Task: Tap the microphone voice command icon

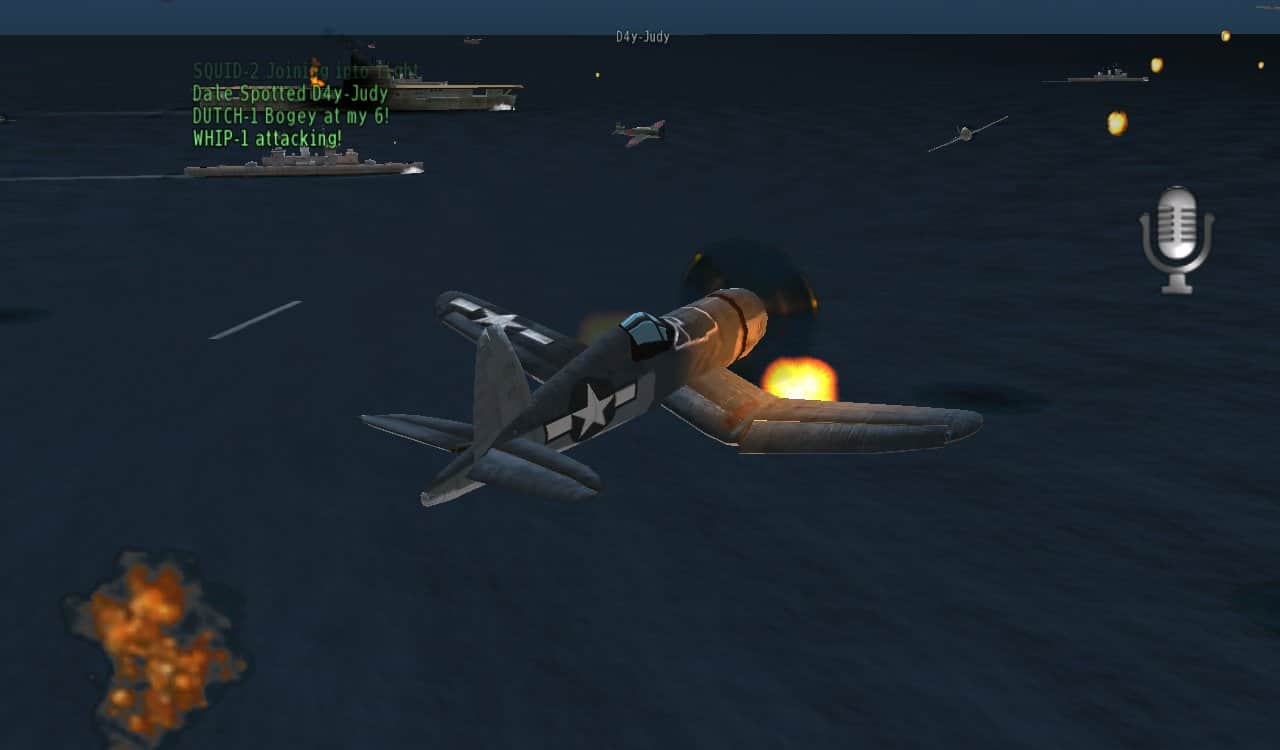Action: [1176, 238]
